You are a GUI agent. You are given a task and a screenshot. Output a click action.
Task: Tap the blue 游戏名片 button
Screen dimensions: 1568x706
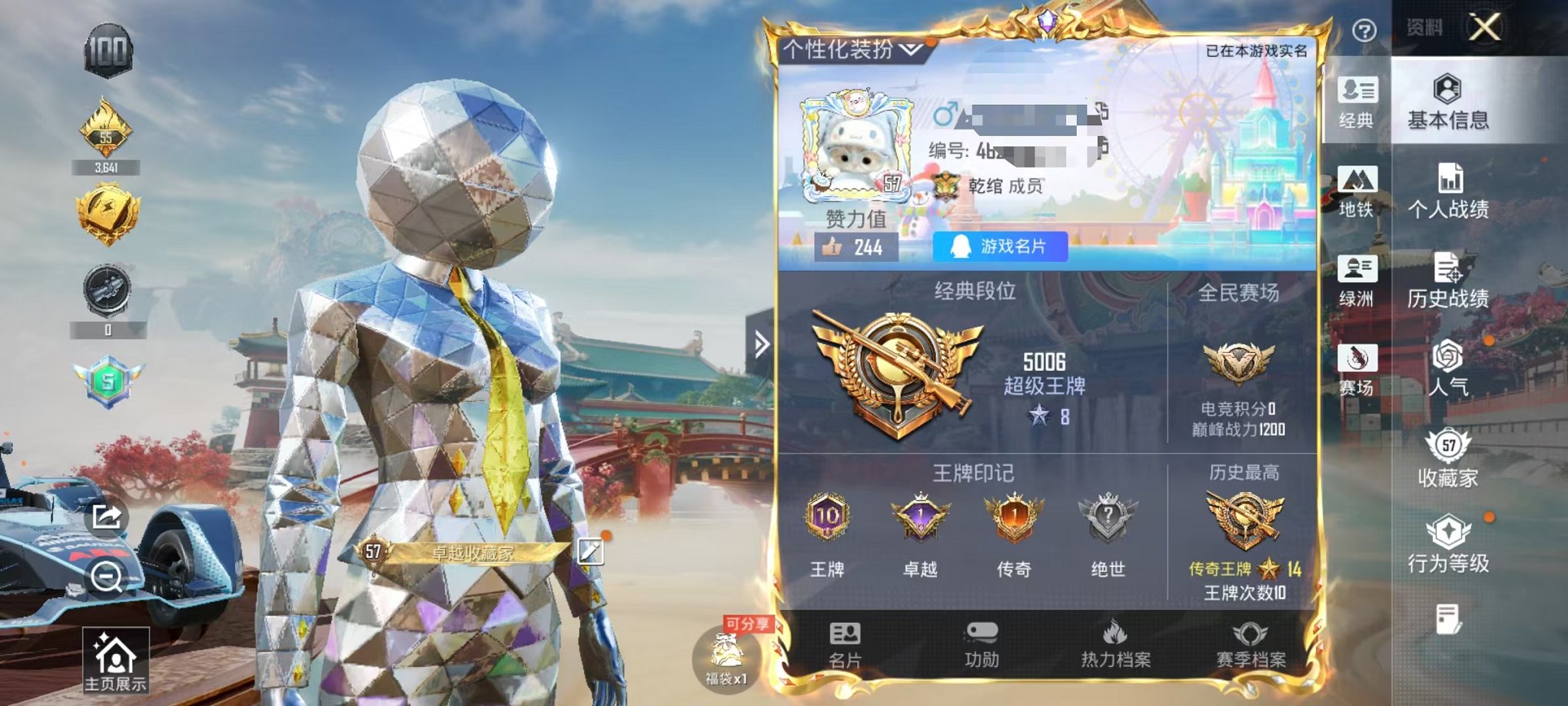1002,247
